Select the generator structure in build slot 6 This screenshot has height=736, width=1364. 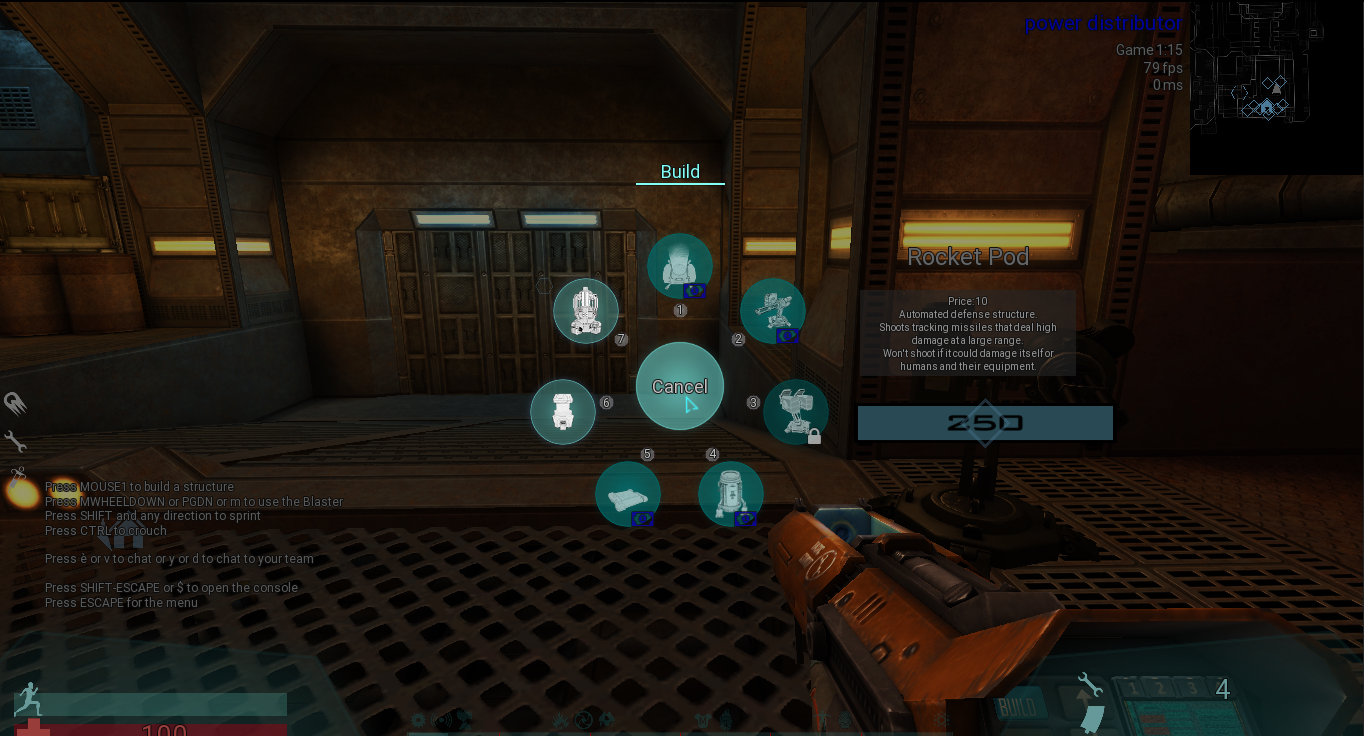pos(563,411)
